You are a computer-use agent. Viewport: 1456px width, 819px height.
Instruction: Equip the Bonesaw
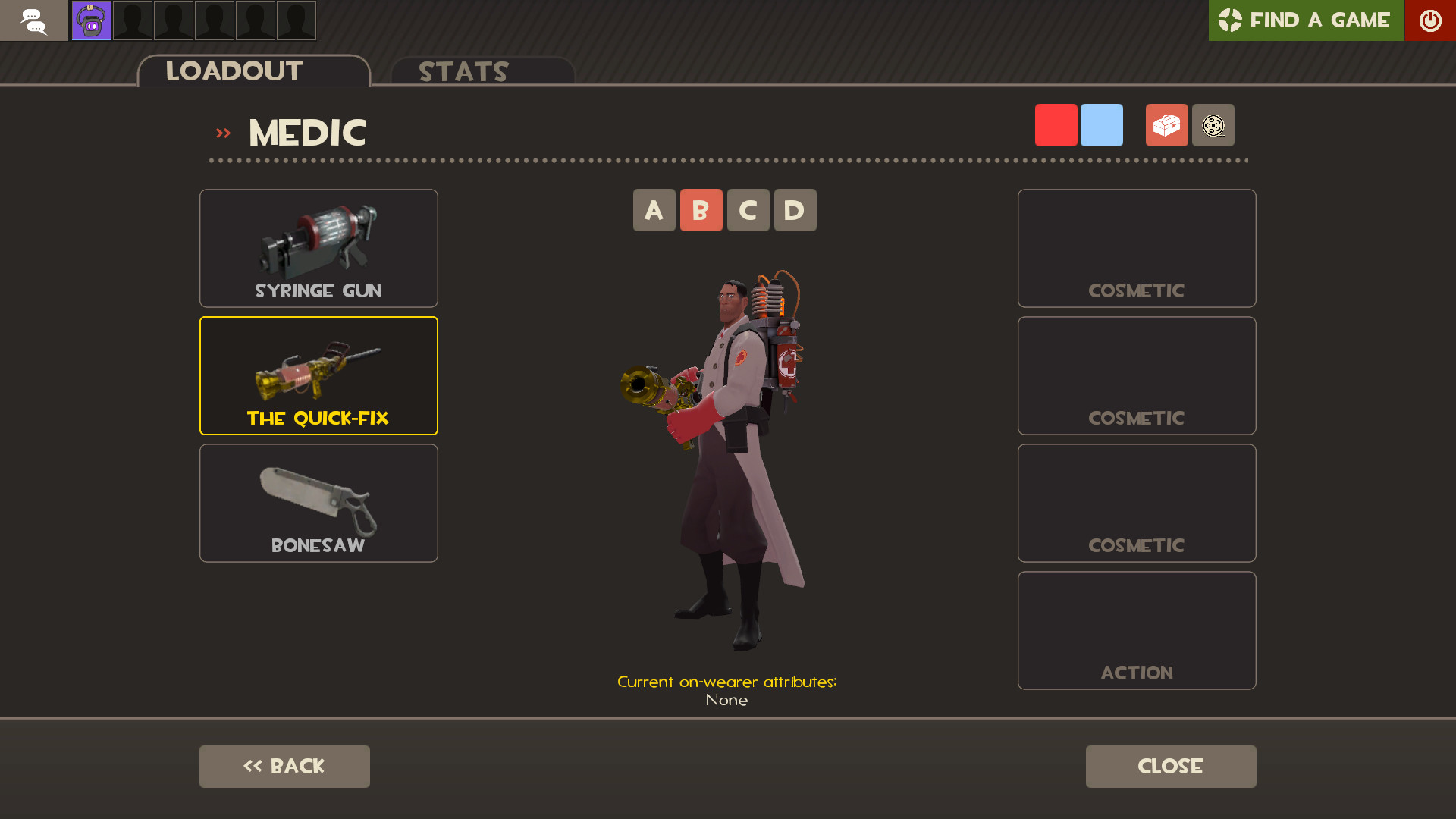tap(318, 503)
